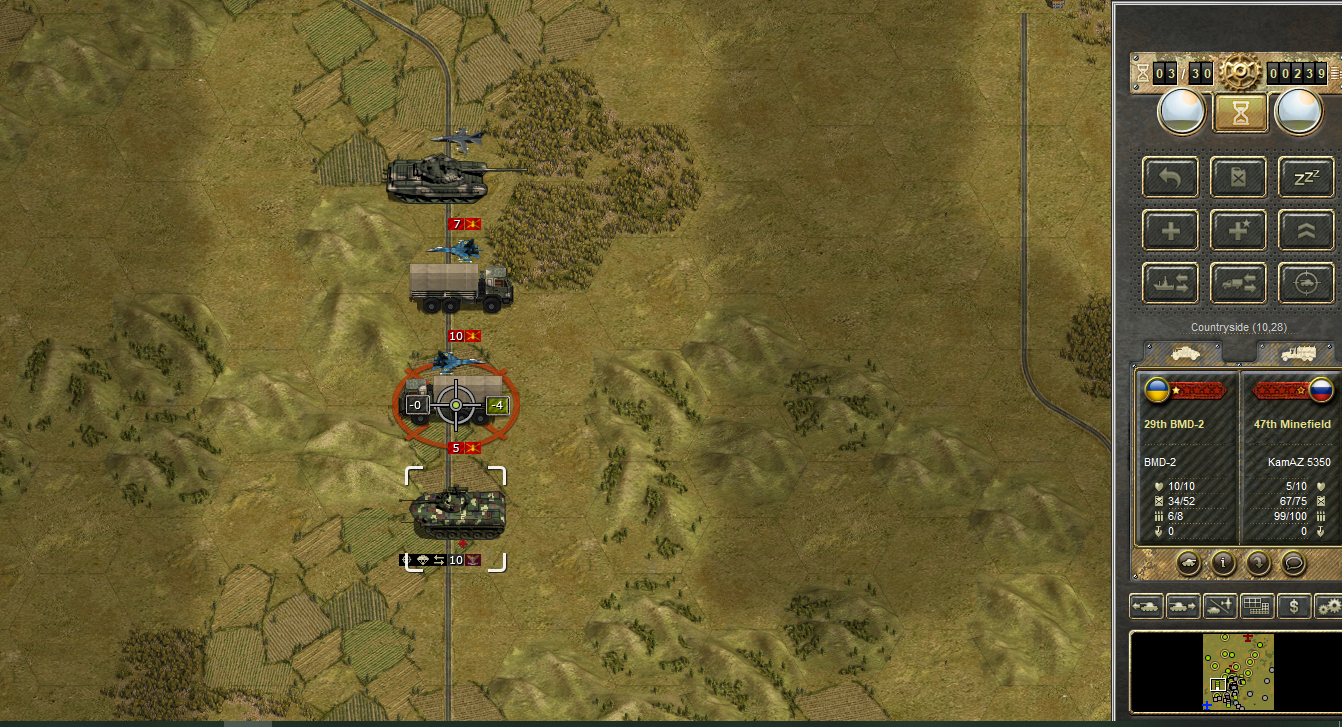Undo the last move
Image resolution: width=1342 pixels, height=727 pixels.
coord(1171,178)
